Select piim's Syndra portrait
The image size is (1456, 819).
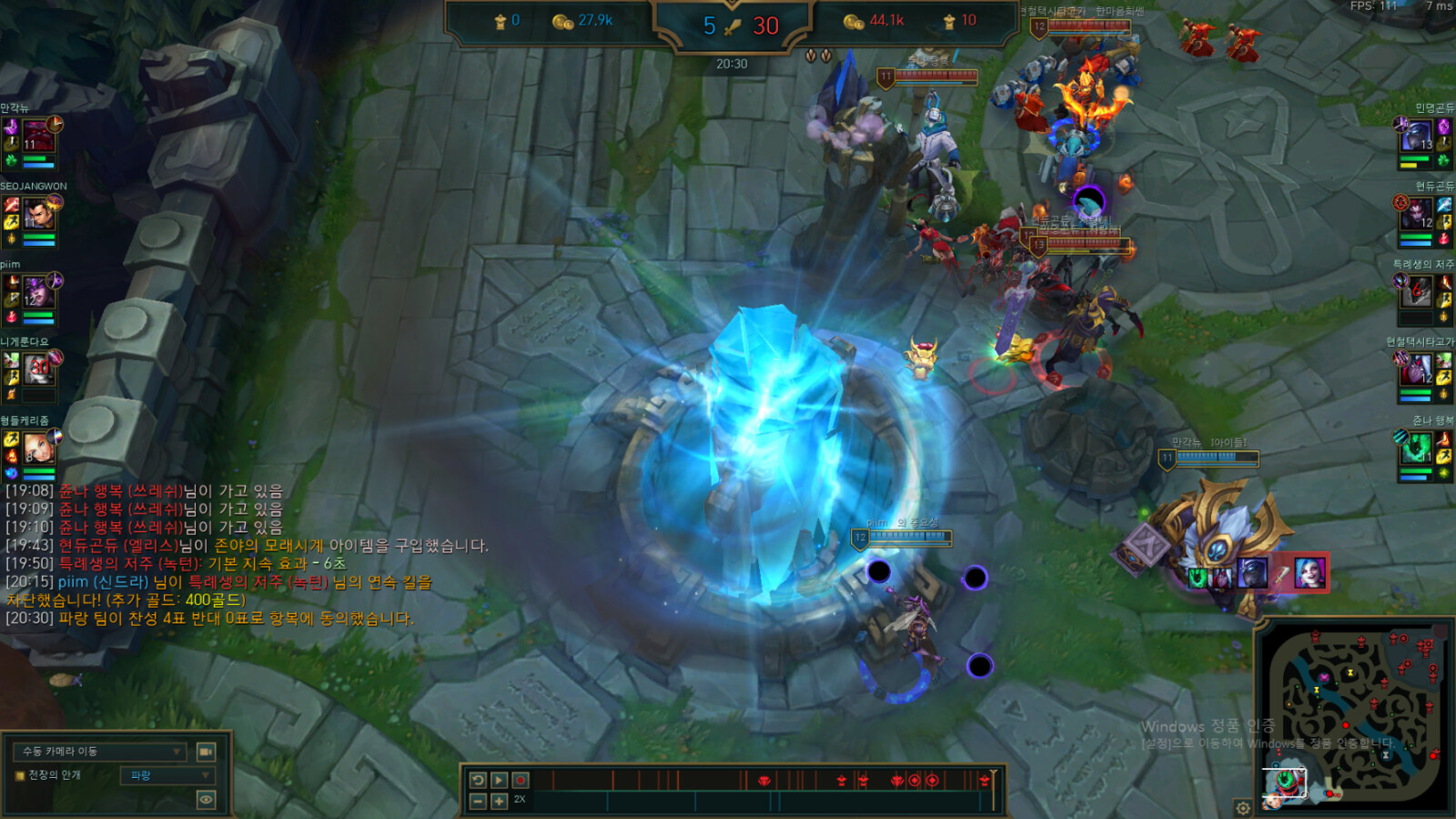pyautogui.click(x=37, y=293)
